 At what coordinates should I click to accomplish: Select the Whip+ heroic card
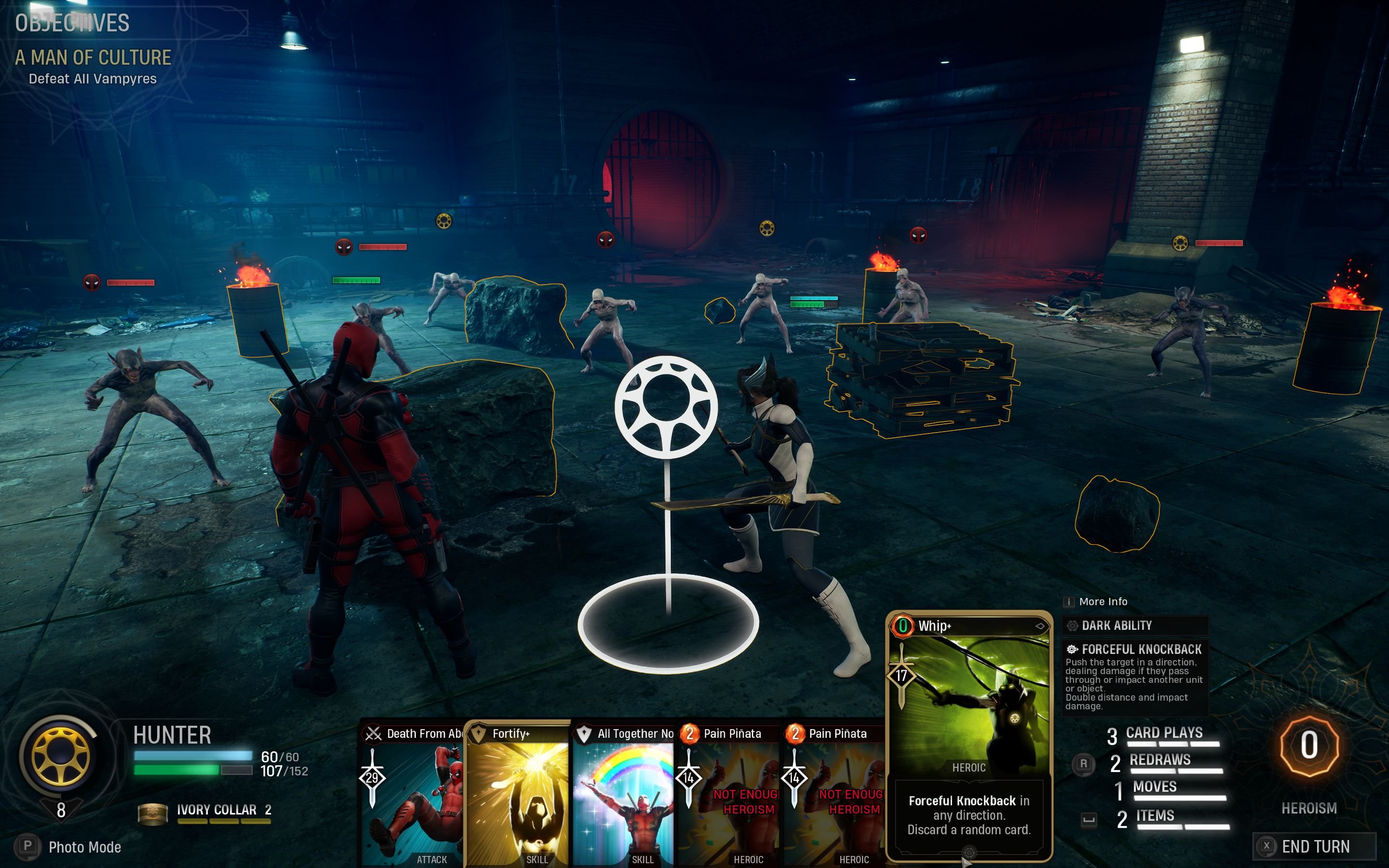click(x=969, y=735)
